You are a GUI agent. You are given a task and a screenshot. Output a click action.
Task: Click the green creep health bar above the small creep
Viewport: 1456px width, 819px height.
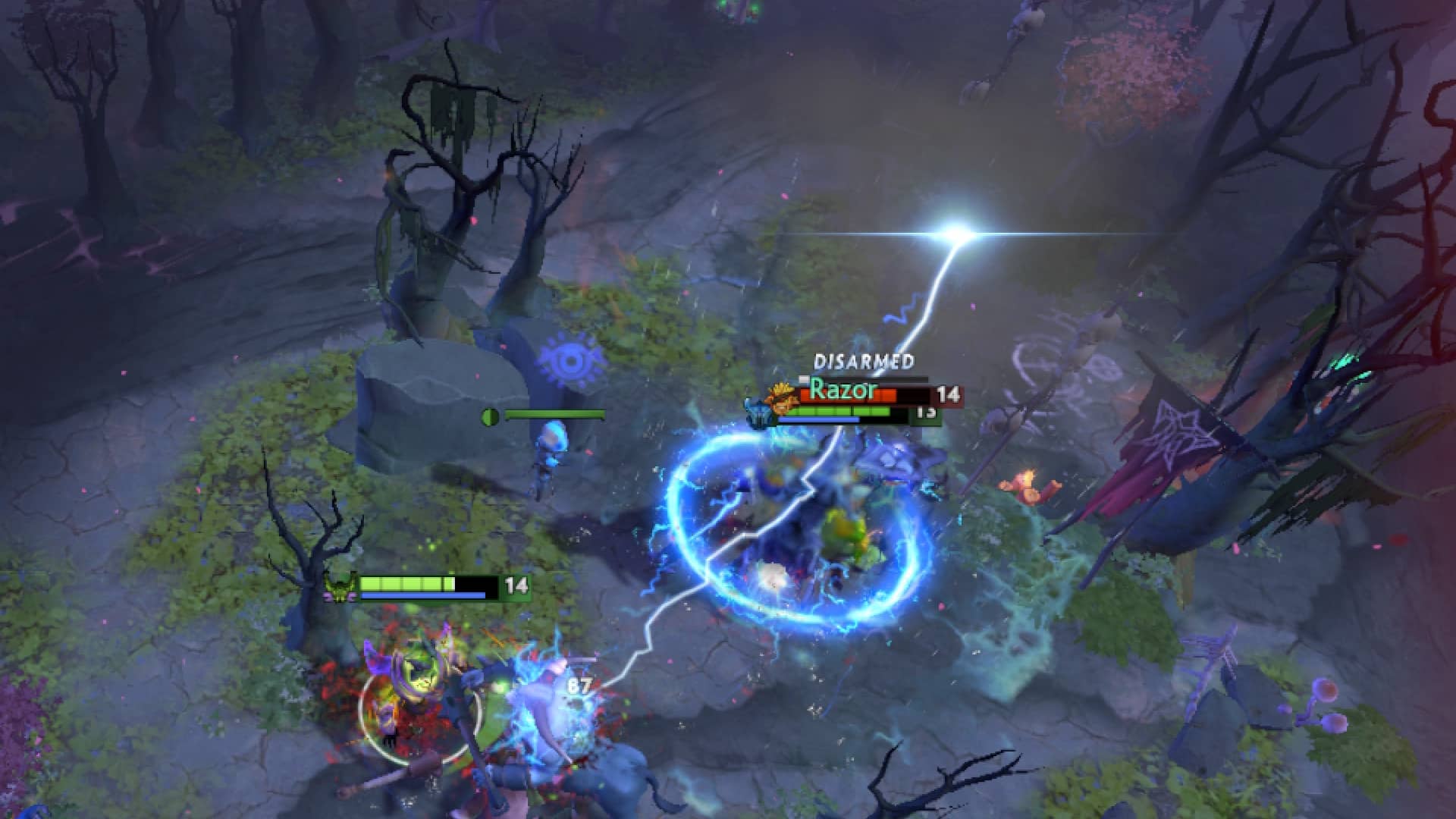554,416
